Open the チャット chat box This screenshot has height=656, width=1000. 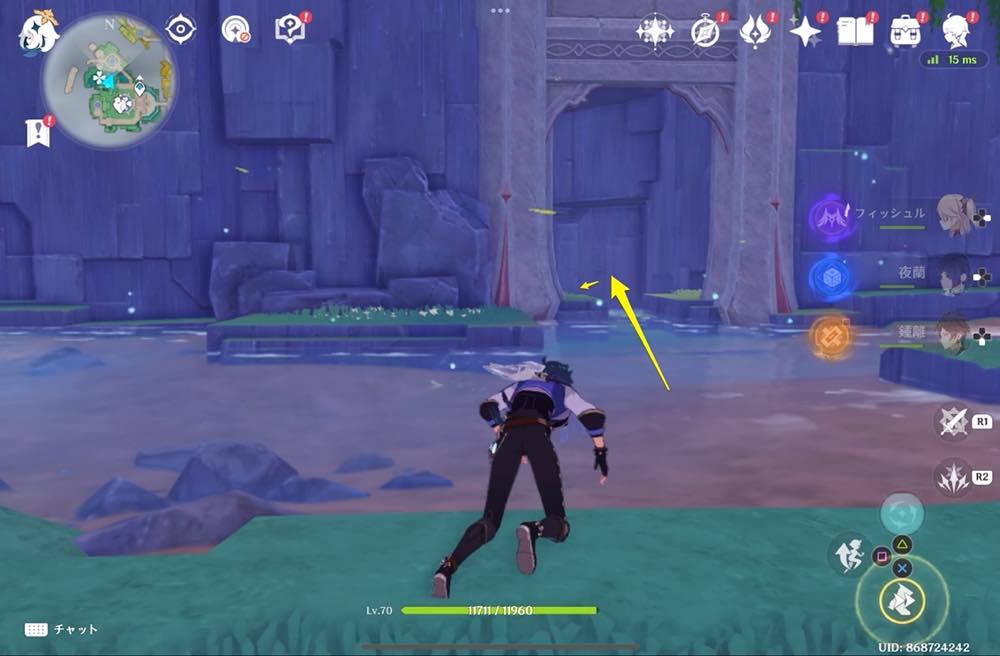point(61,629)
